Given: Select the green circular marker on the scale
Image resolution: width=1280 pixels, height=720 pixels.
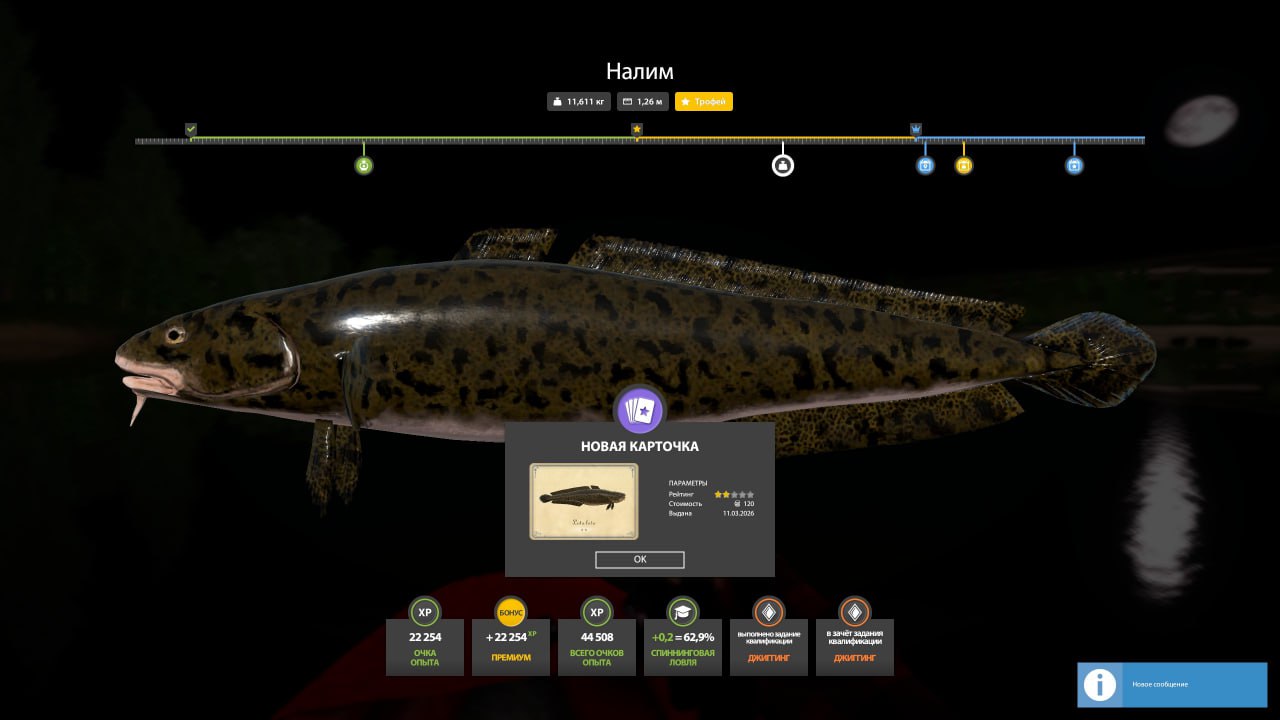Looking at the screenshot, I should tap(364, 165).
